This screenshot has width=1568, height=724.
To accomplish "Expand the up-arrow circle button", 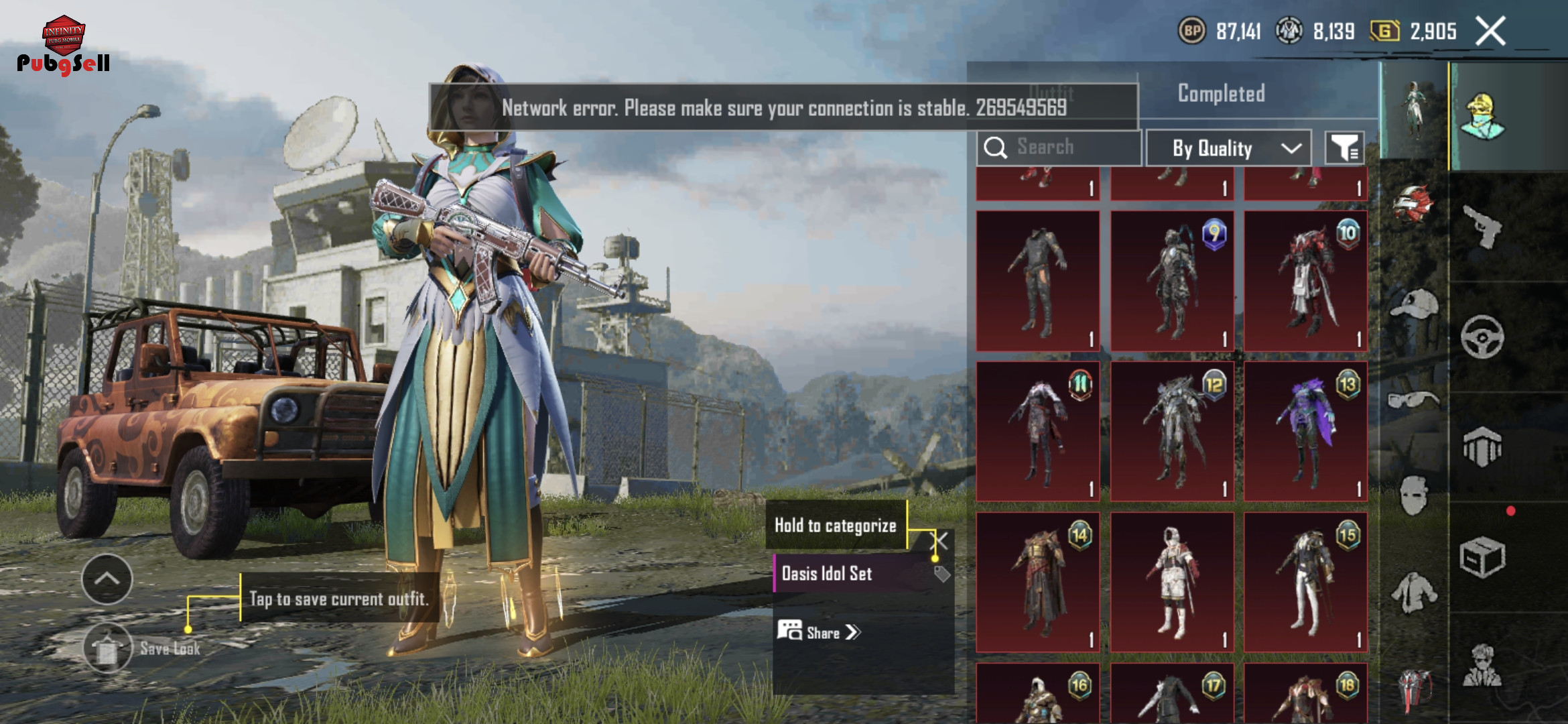I will 107,579.
